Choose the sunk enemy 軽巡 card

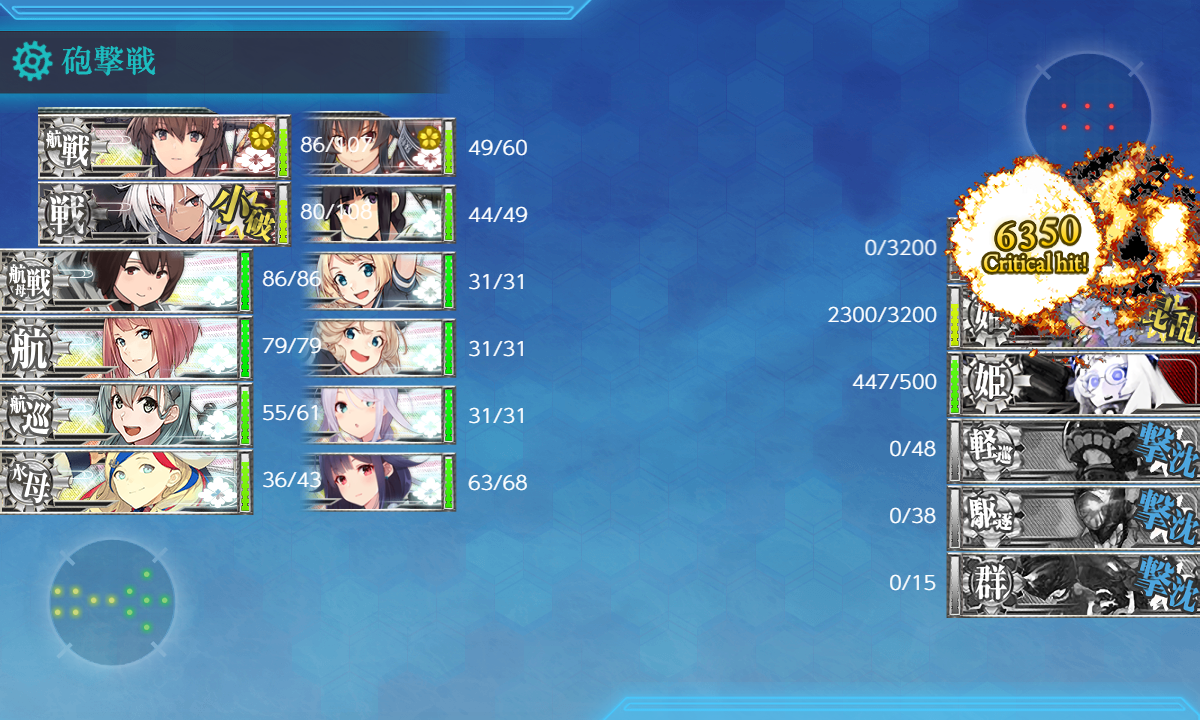click(x=1075, y=450)
